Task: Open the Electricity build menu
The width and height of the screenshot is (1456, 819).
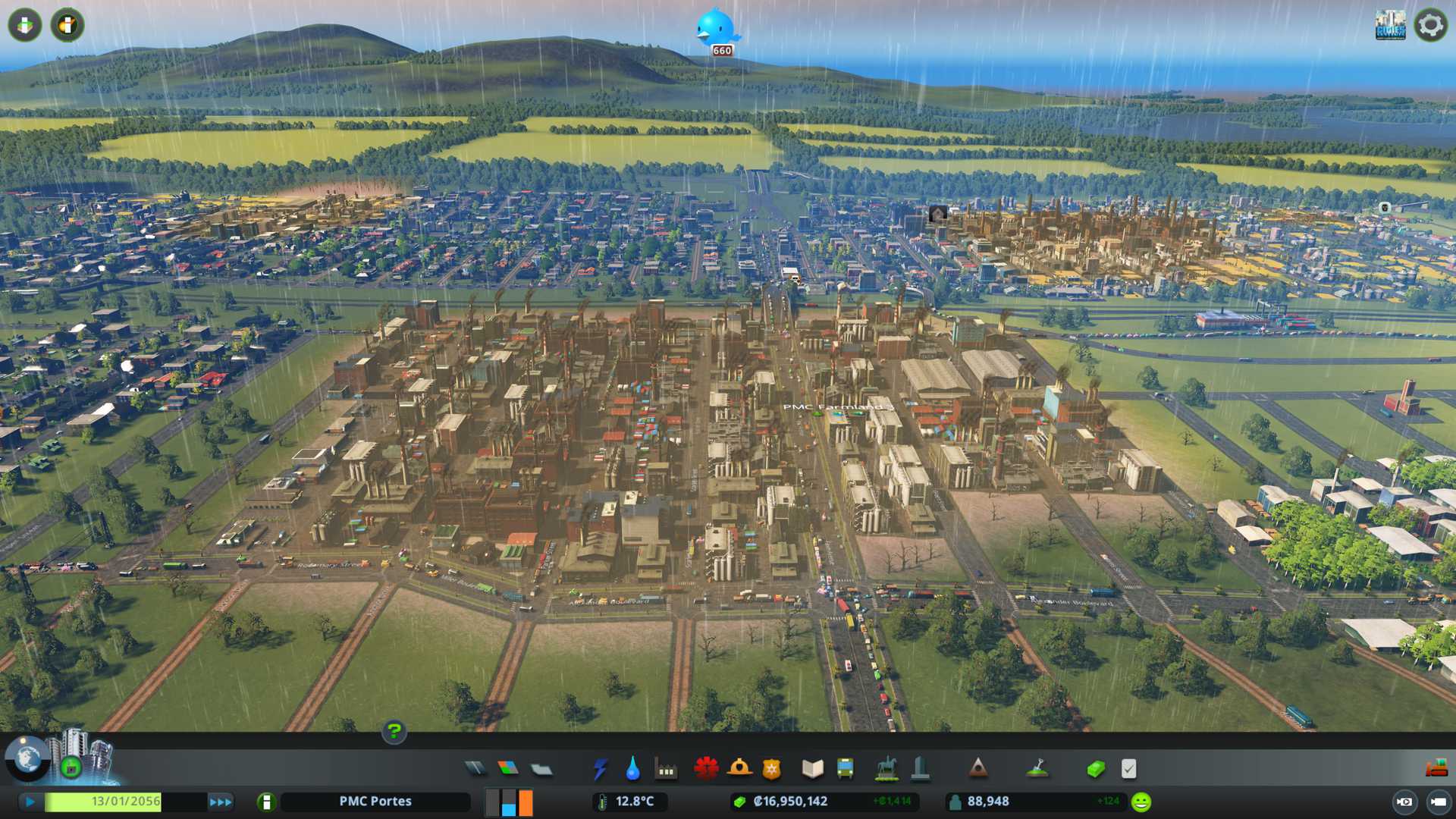Action: pos(600,769)
